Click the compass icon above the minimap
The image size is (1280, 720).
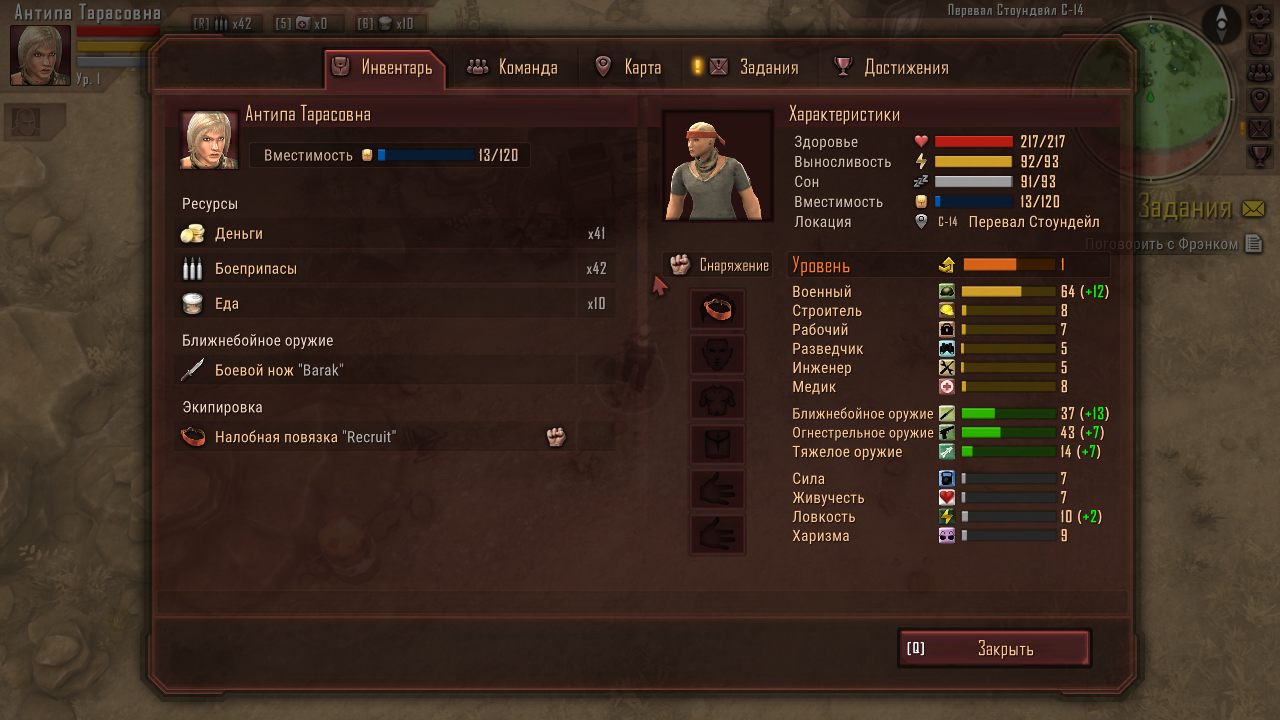1221,22
